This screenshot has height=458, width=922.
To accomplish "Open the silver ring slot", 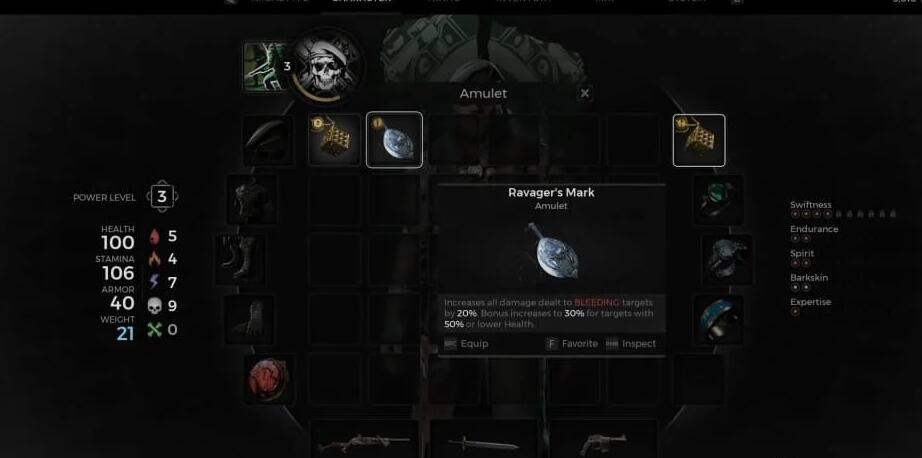I will click(727, 260).
